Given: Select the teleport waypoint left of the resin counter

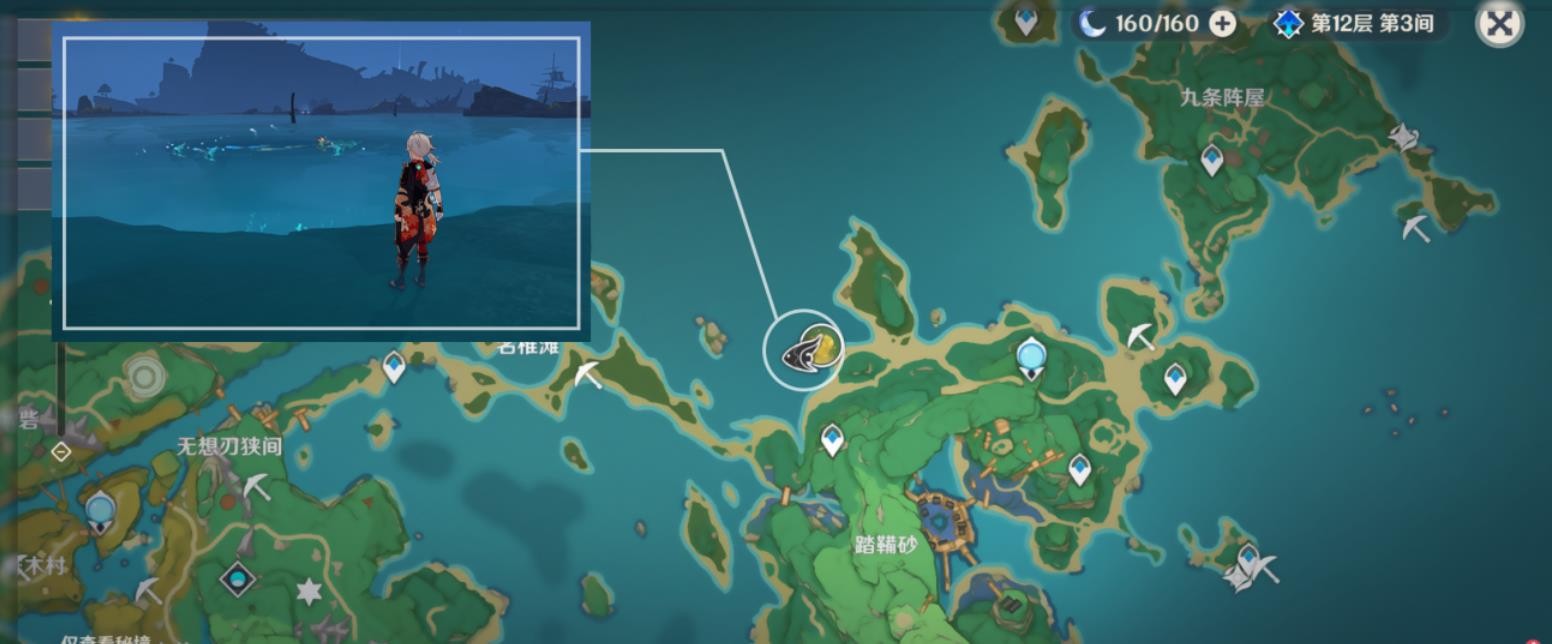Looking at the screenshot, I should (1026, 20).
